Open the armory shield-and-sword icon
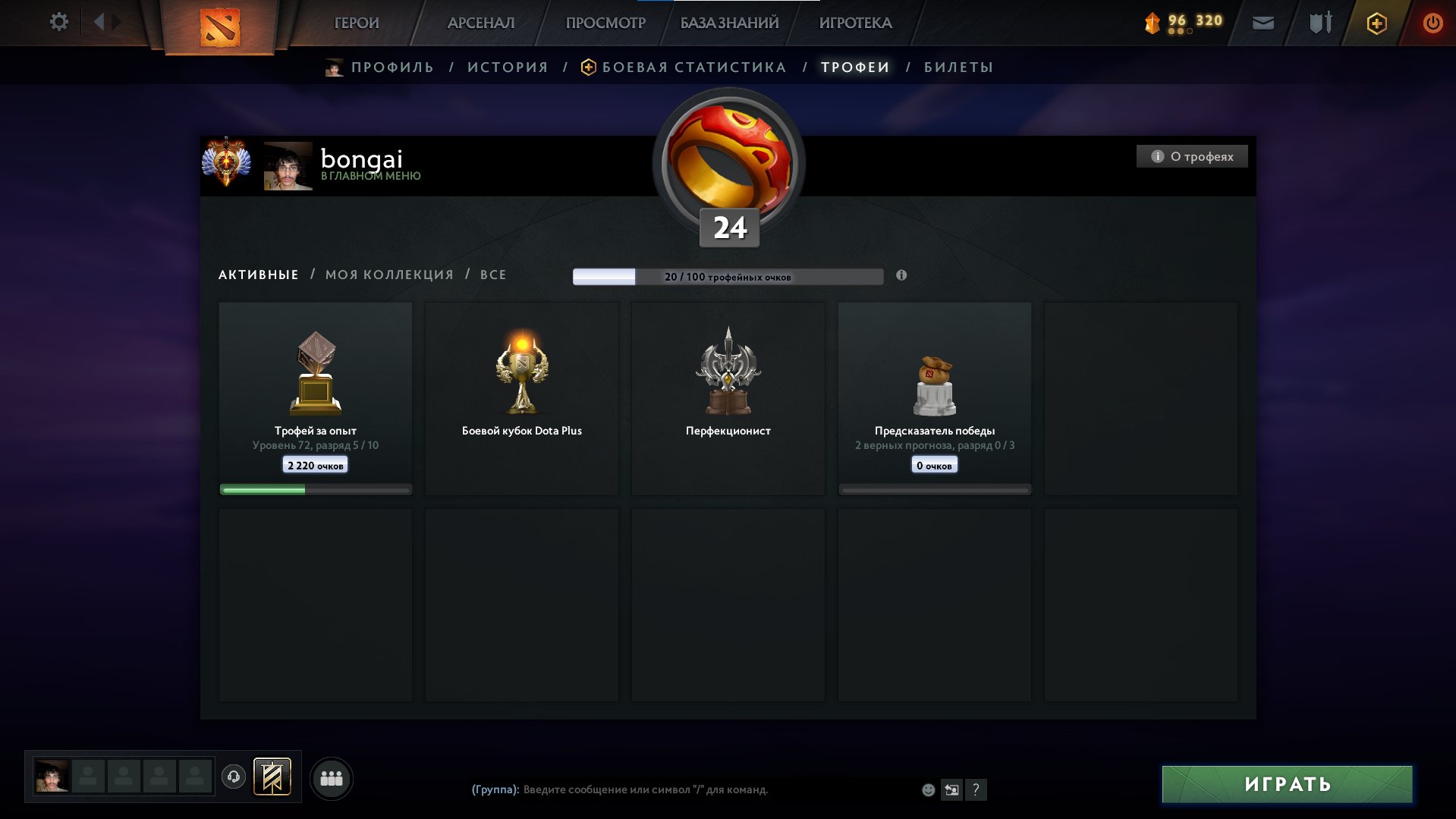This screenshot has height=819, width=1456. [1320, 24]
